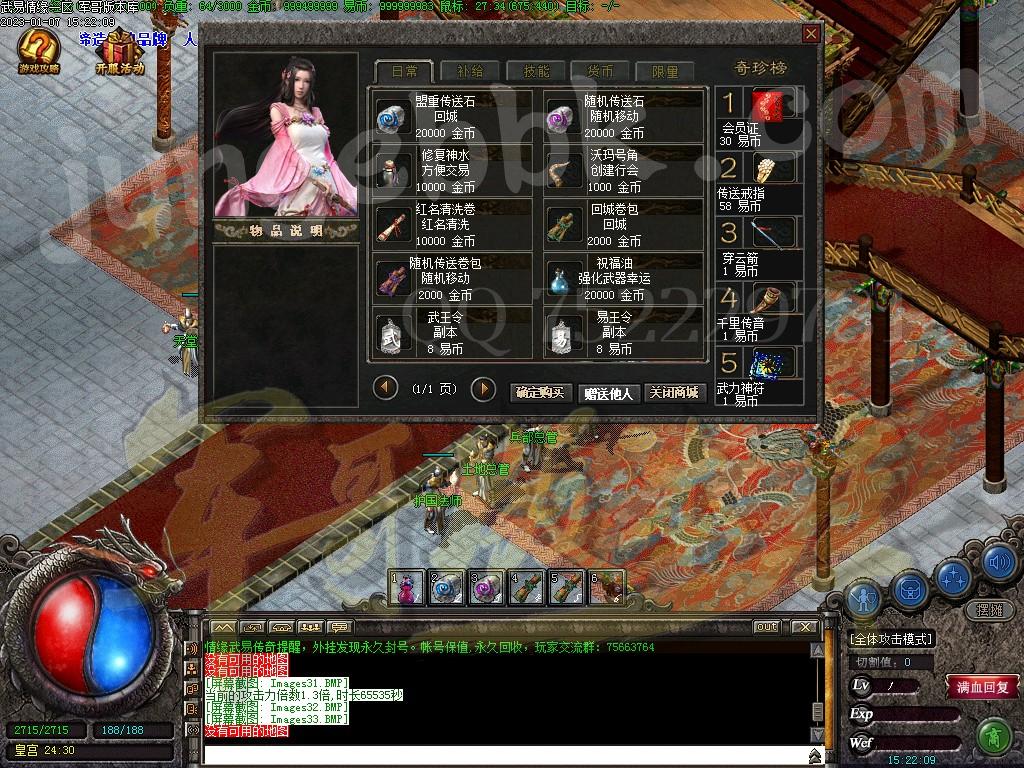Select the 货币 shop tab

pos(600,71)
